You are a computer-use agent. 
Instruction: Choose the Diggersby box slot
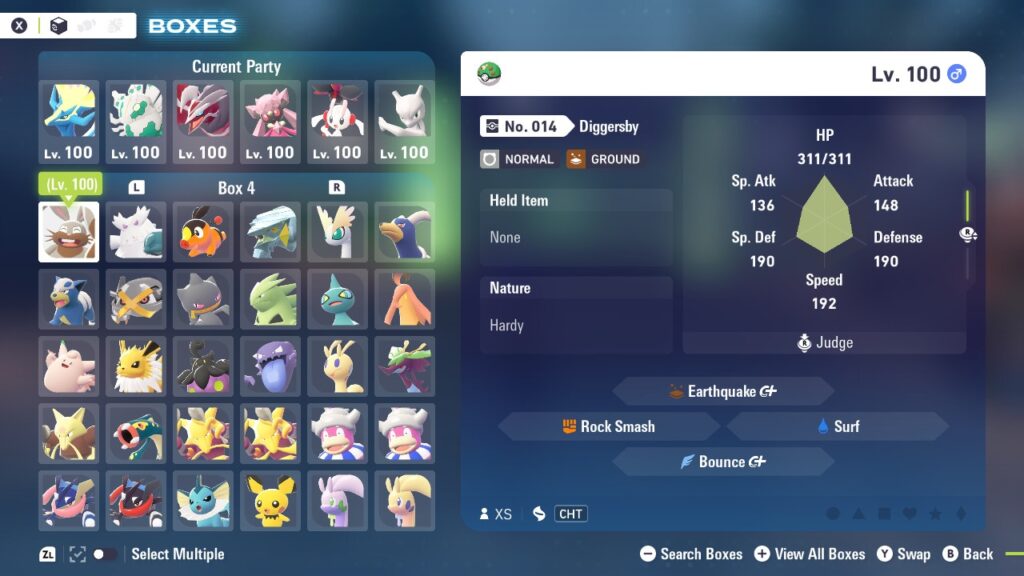coord(69,232)
